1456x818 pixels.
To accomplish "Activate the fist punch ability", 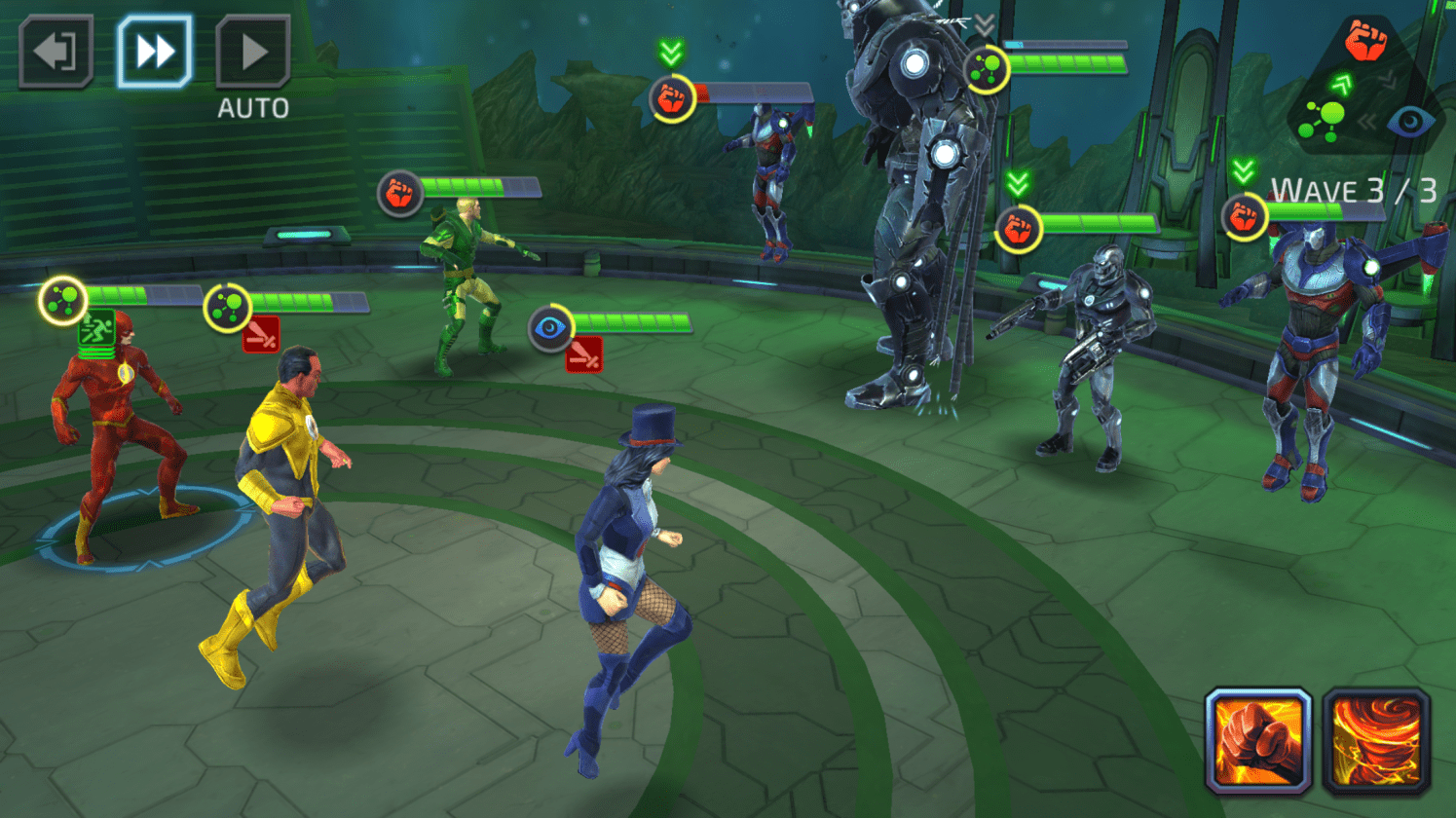I will (x=1258, y=741).
